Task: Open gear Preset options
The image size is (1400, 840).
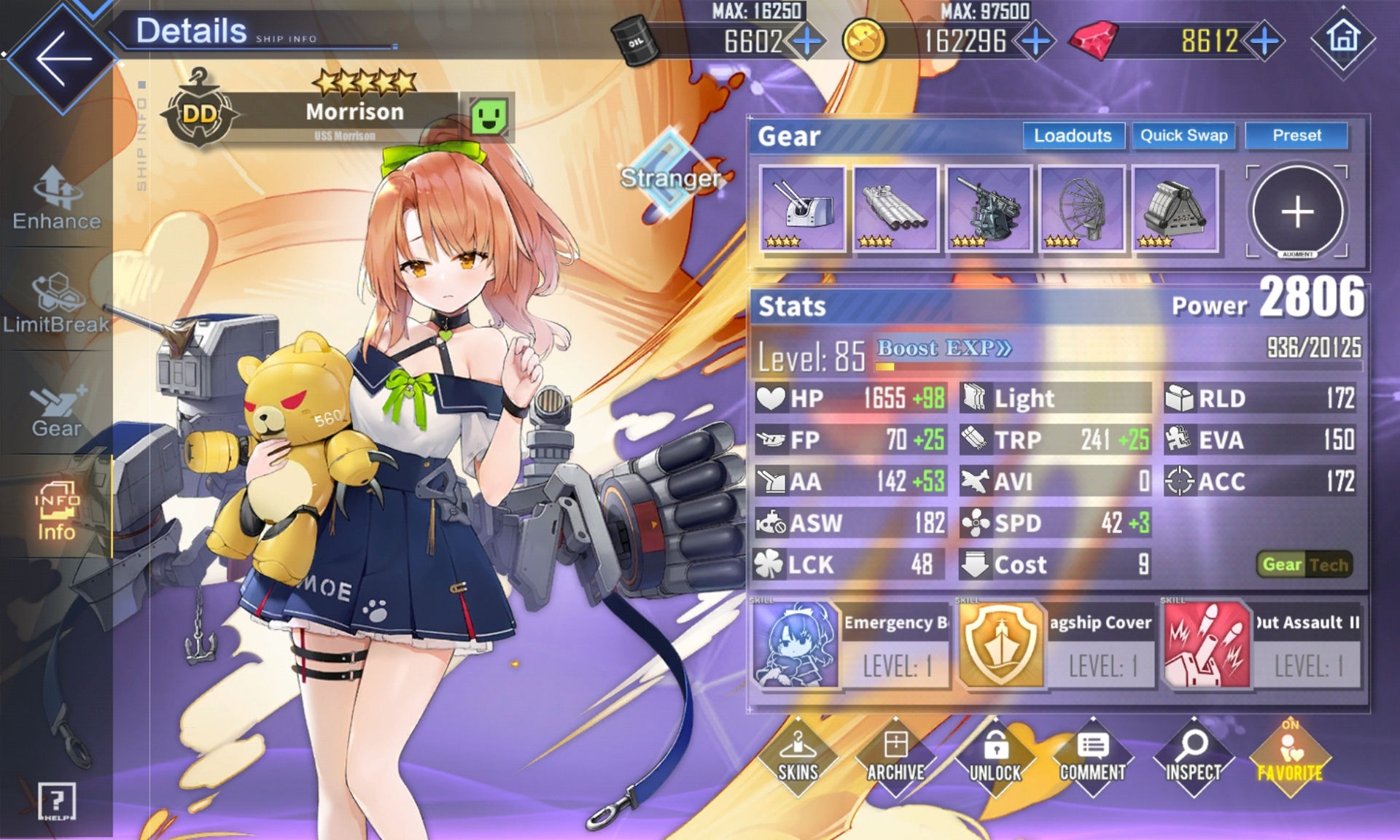Action: coord(1296,136)
